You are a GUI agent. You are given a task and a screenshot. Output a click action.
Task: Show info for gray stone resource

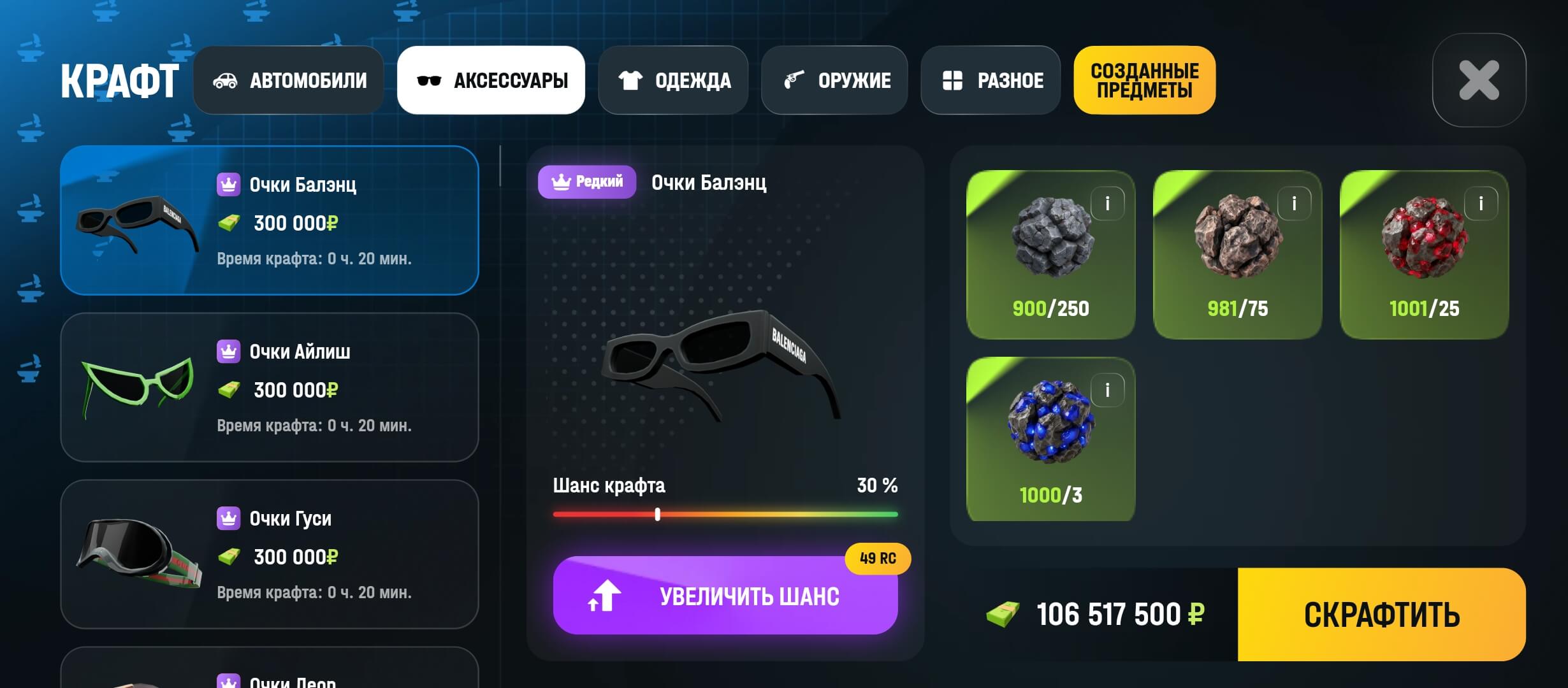click(1107, 204)
